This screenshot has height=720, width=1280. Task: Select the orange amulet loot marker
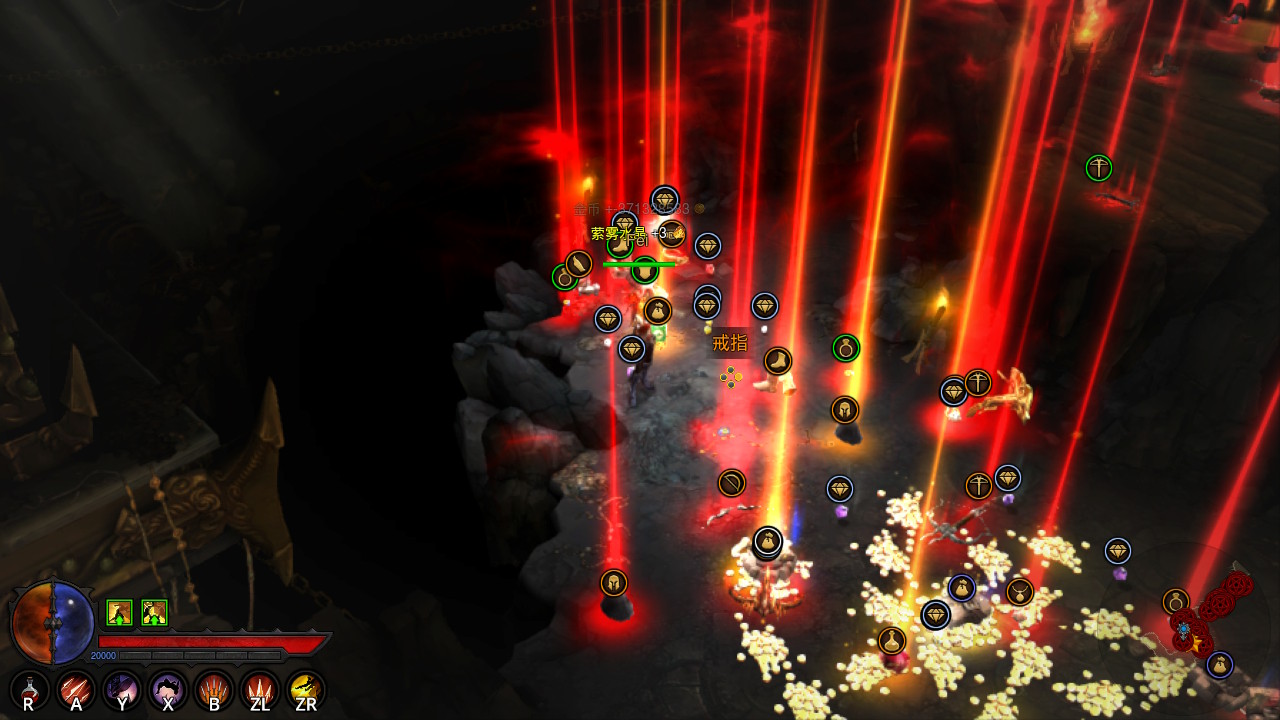[x=1019, y=592]
